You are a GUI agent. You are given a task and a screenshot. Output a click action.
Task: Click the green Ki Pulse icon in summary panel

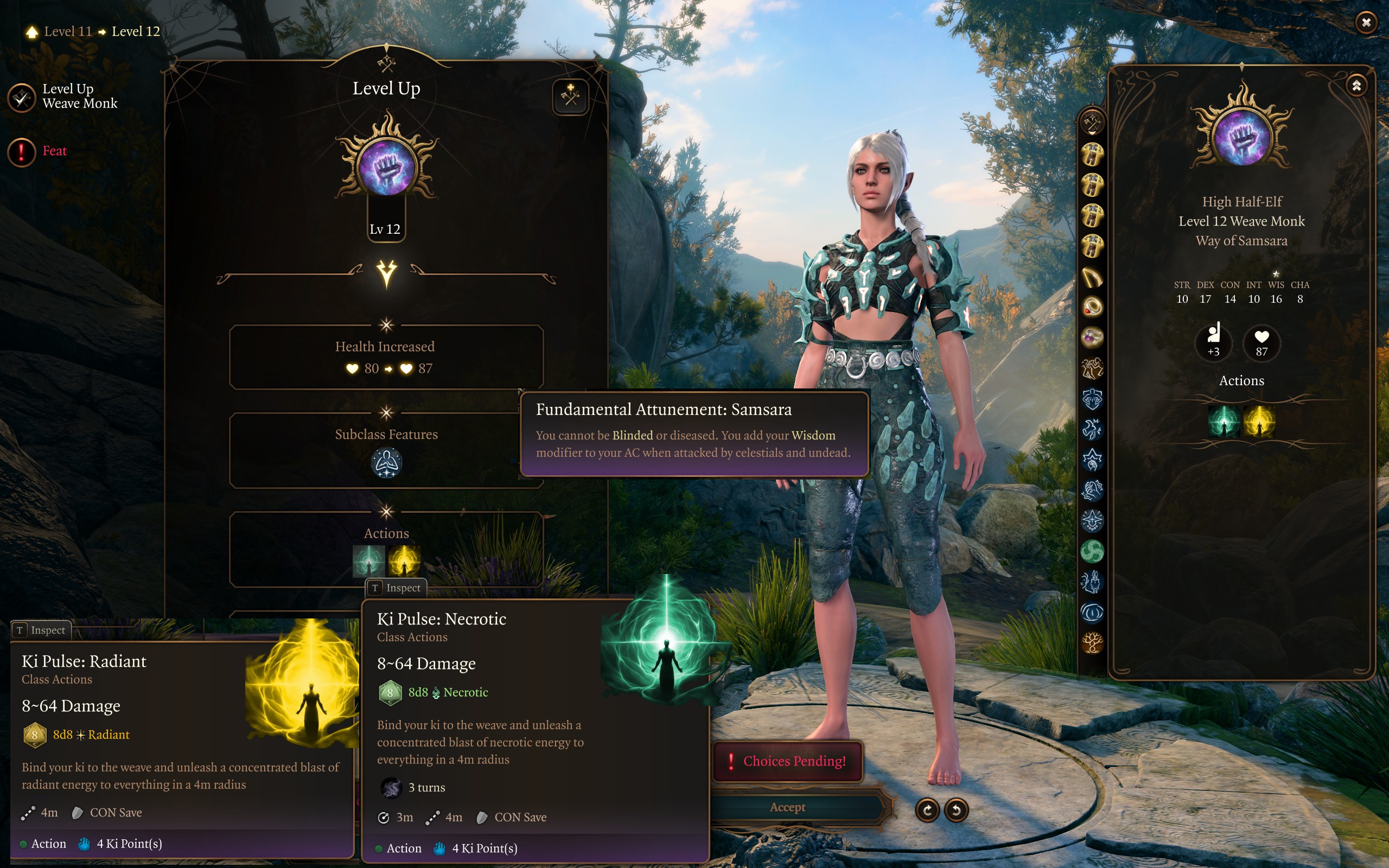1224,422
